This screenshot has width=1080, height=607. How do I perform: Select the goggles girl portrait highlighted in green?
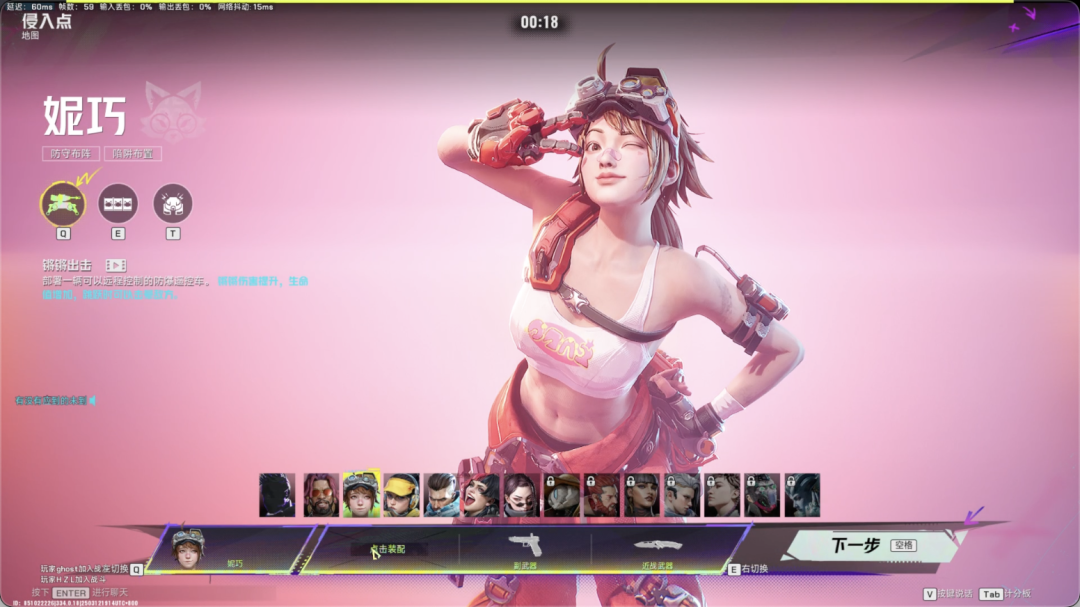tap(362, 495)
